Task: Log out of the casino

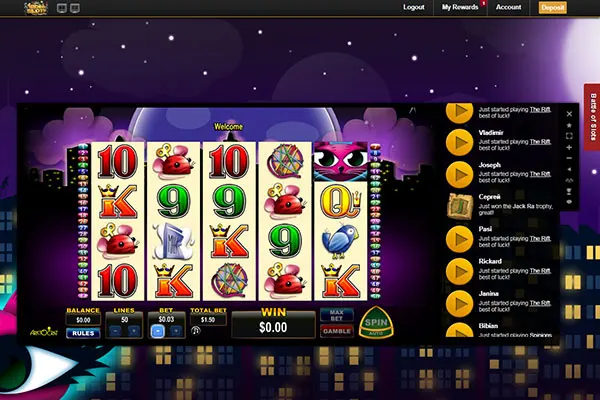Action: point(414,7)
